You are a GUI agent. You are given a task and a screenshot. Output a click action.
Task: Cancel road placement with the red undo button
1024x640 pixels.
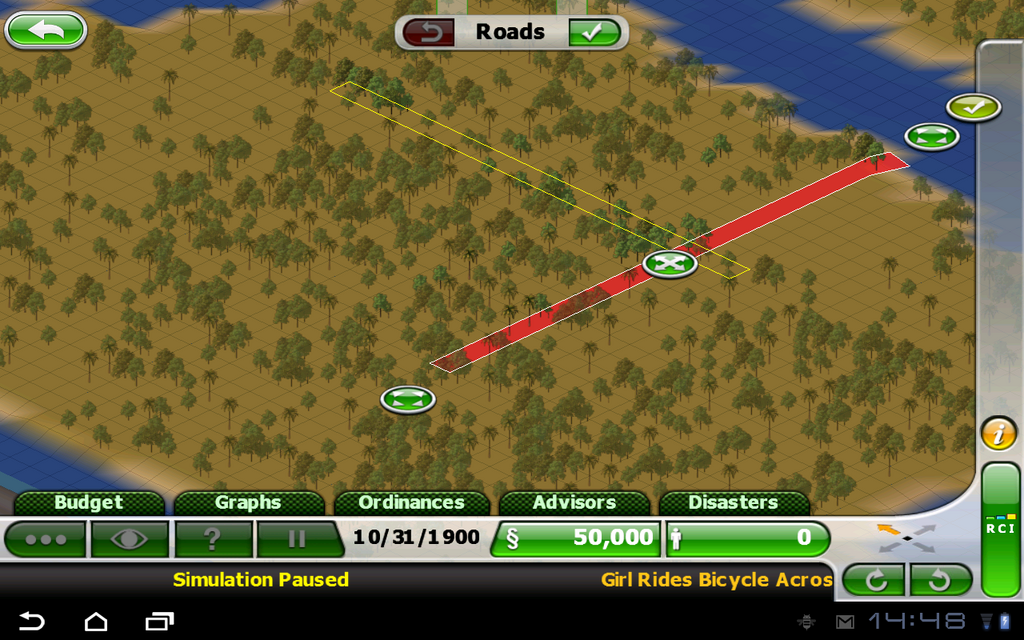pyautogui.click(x=430, y=32)
